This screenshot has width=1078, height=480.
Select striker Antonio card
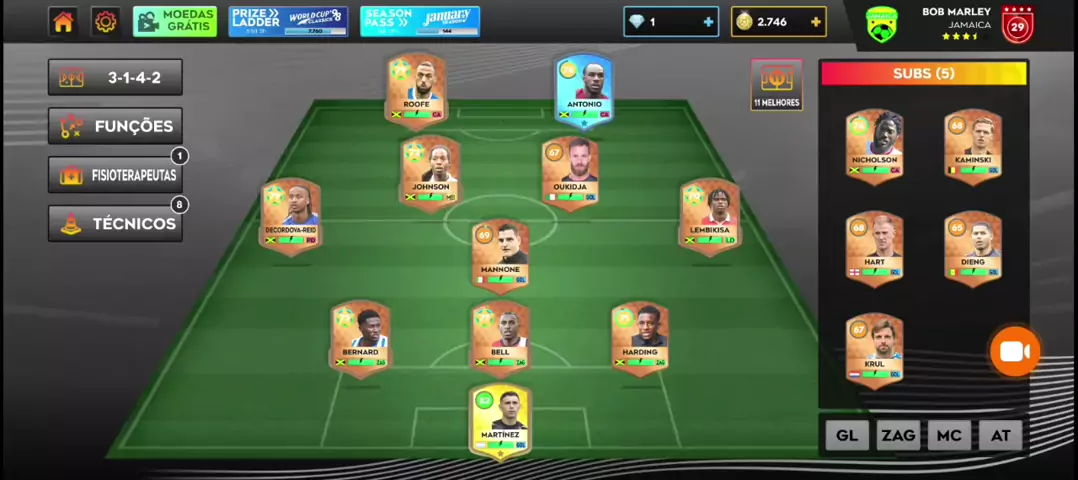(x=584, y=90)
